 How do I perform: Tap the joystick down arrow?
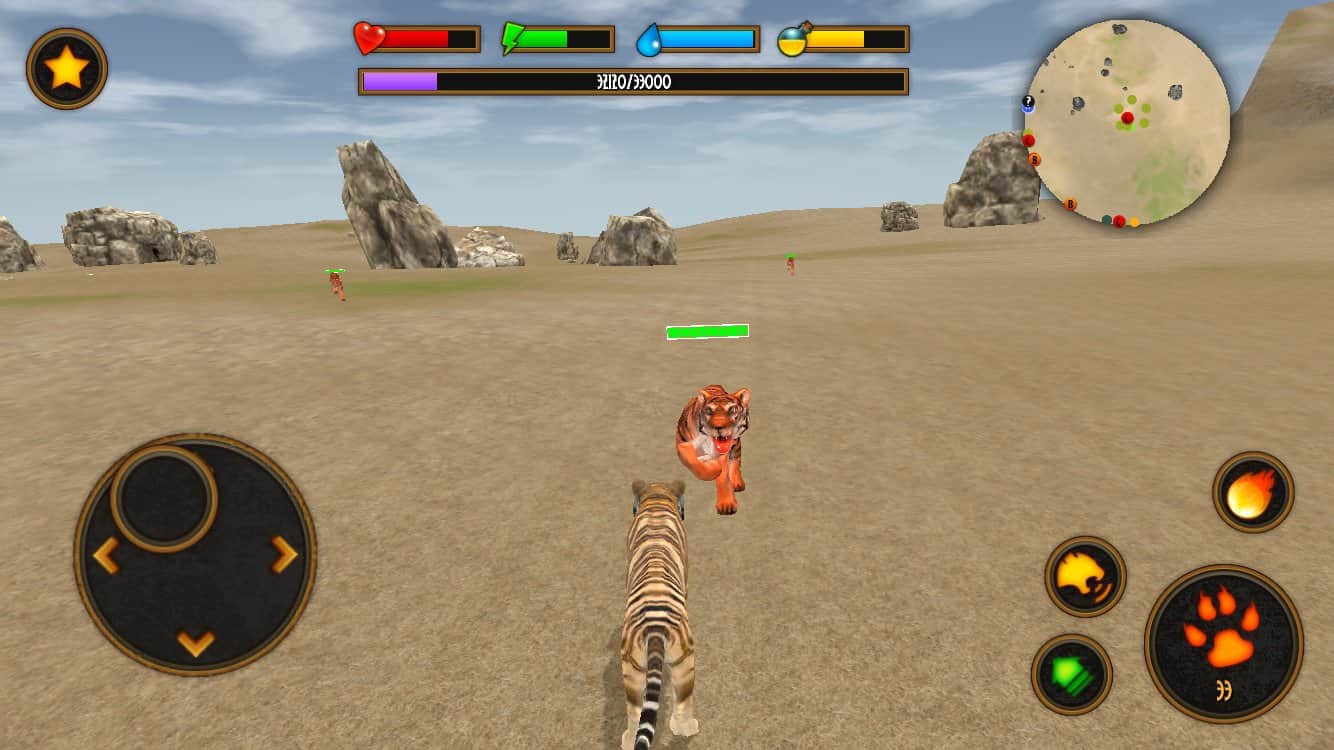(x=196, y=642)
